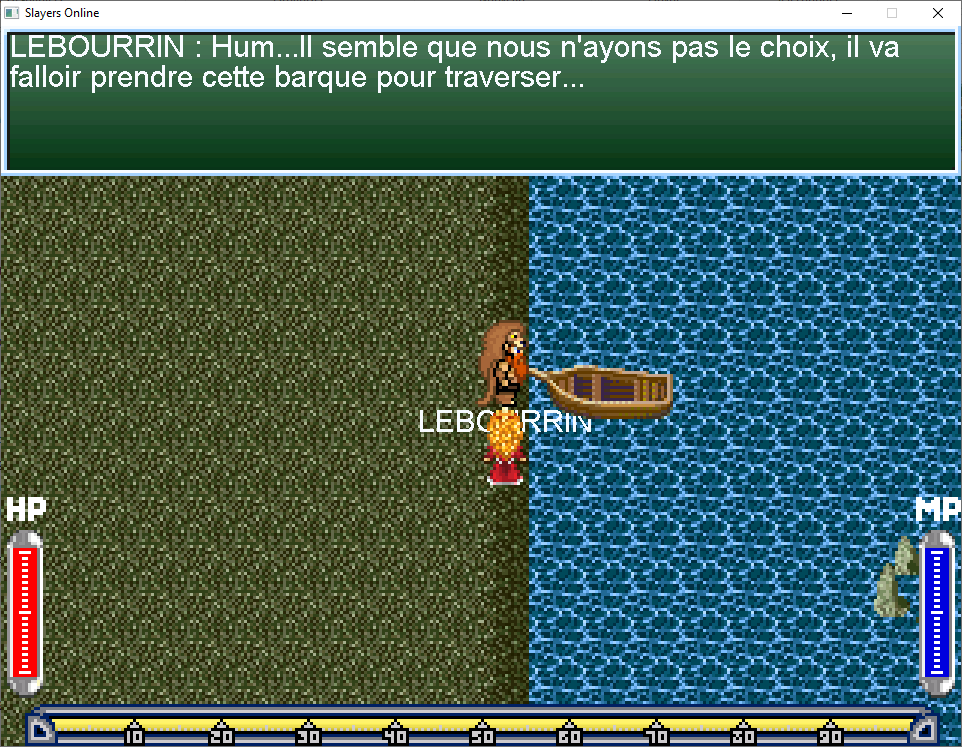Minimize the Slayers Online window
The height and width of the screenshot is (747, 962).
pyautogui.click(x=846, y=14)
